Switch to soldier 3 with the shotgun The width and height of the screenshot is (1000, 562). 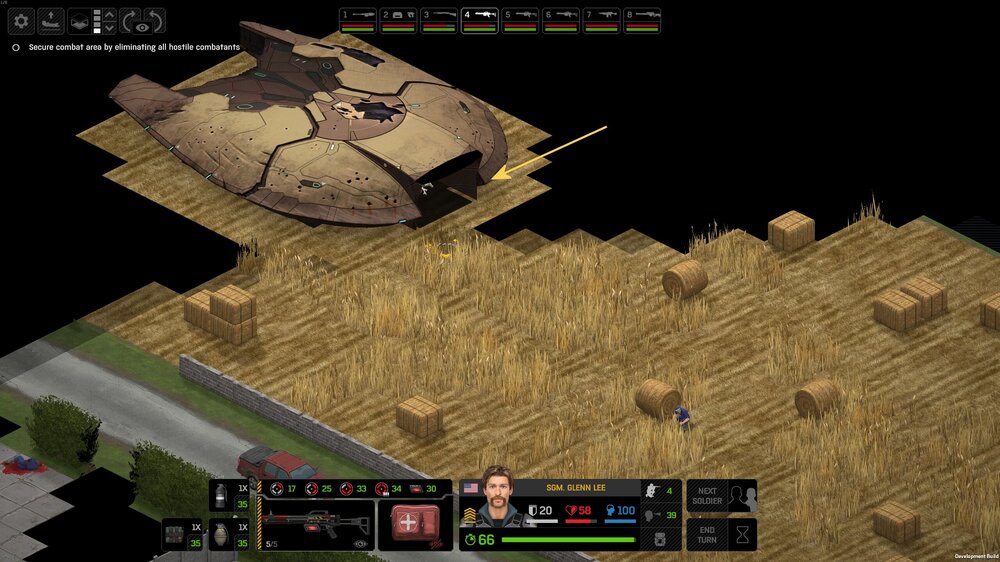point(439,20)
